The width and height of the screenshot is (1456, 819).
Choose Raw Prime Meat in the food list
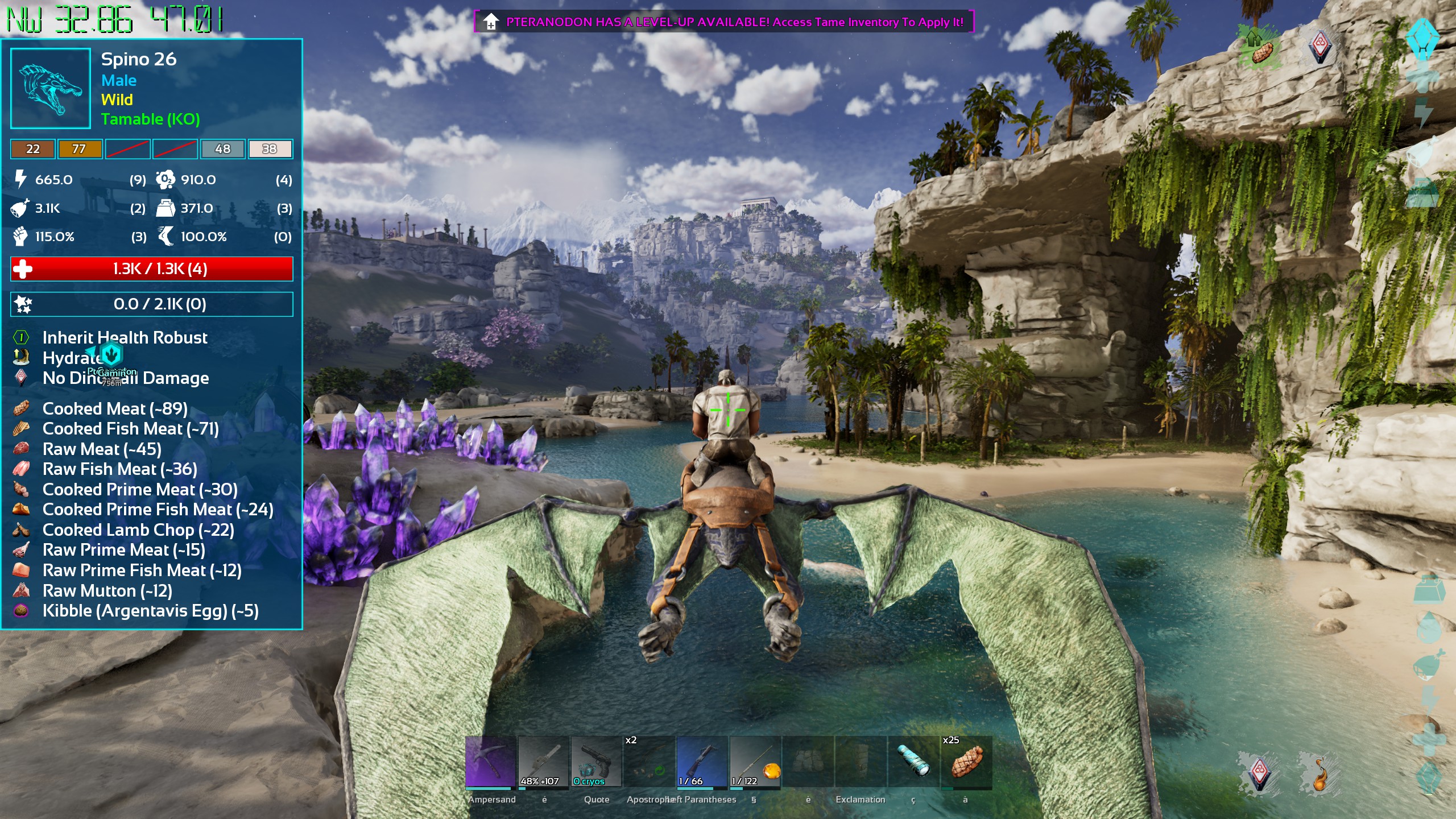coord(123,550)
